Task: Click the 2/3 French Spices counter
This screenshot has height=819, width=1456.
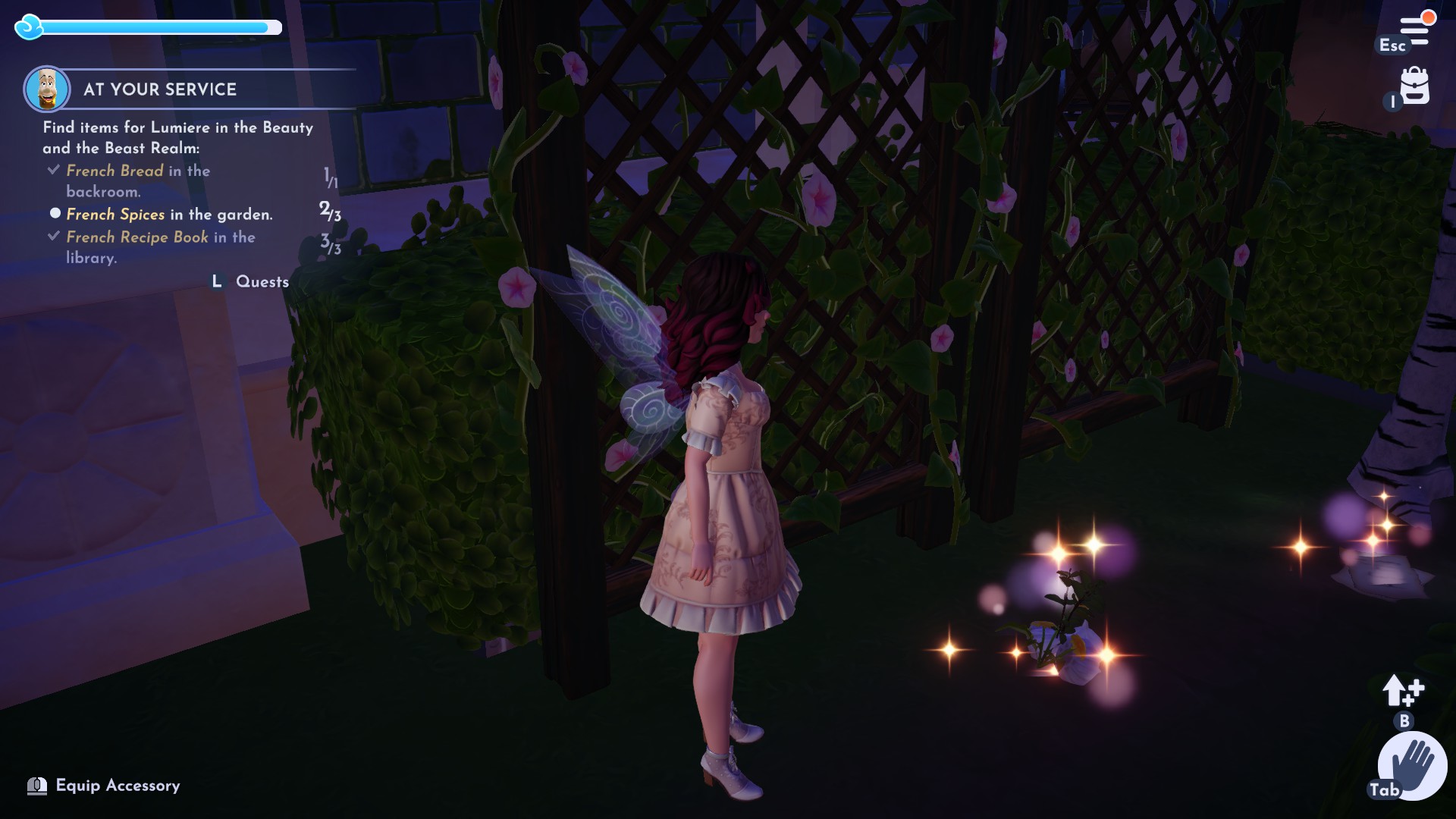Action: (x=329, y=213)
